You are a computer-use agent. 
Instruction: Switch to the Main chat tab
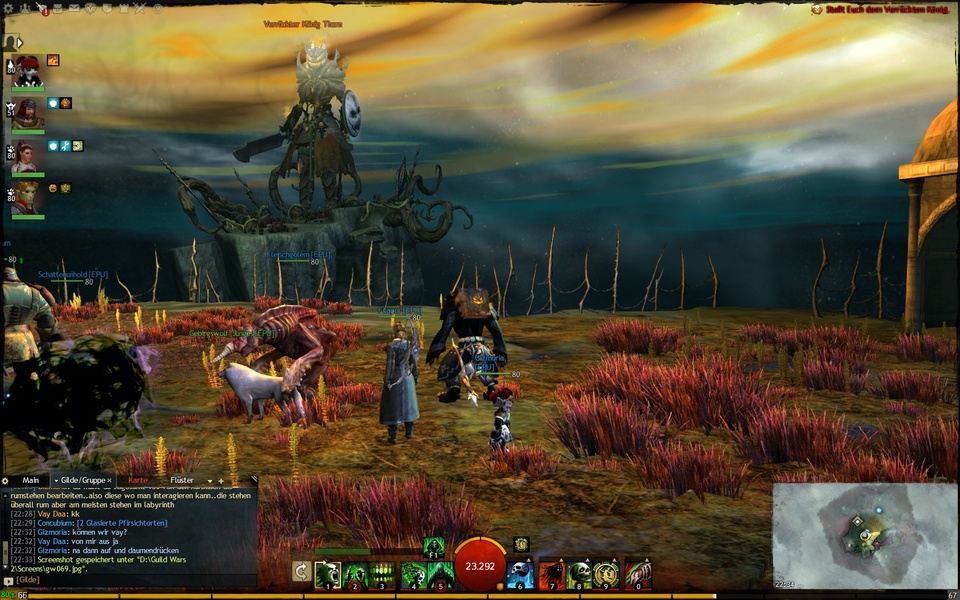click(x=30, y=480)
